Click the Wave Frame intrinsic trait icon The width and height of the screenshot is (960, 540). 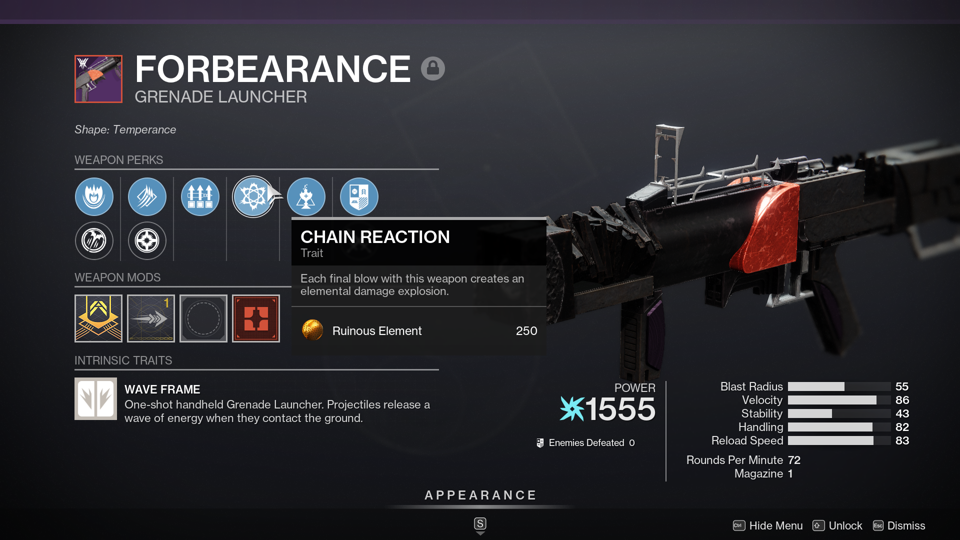coord(96,398)
